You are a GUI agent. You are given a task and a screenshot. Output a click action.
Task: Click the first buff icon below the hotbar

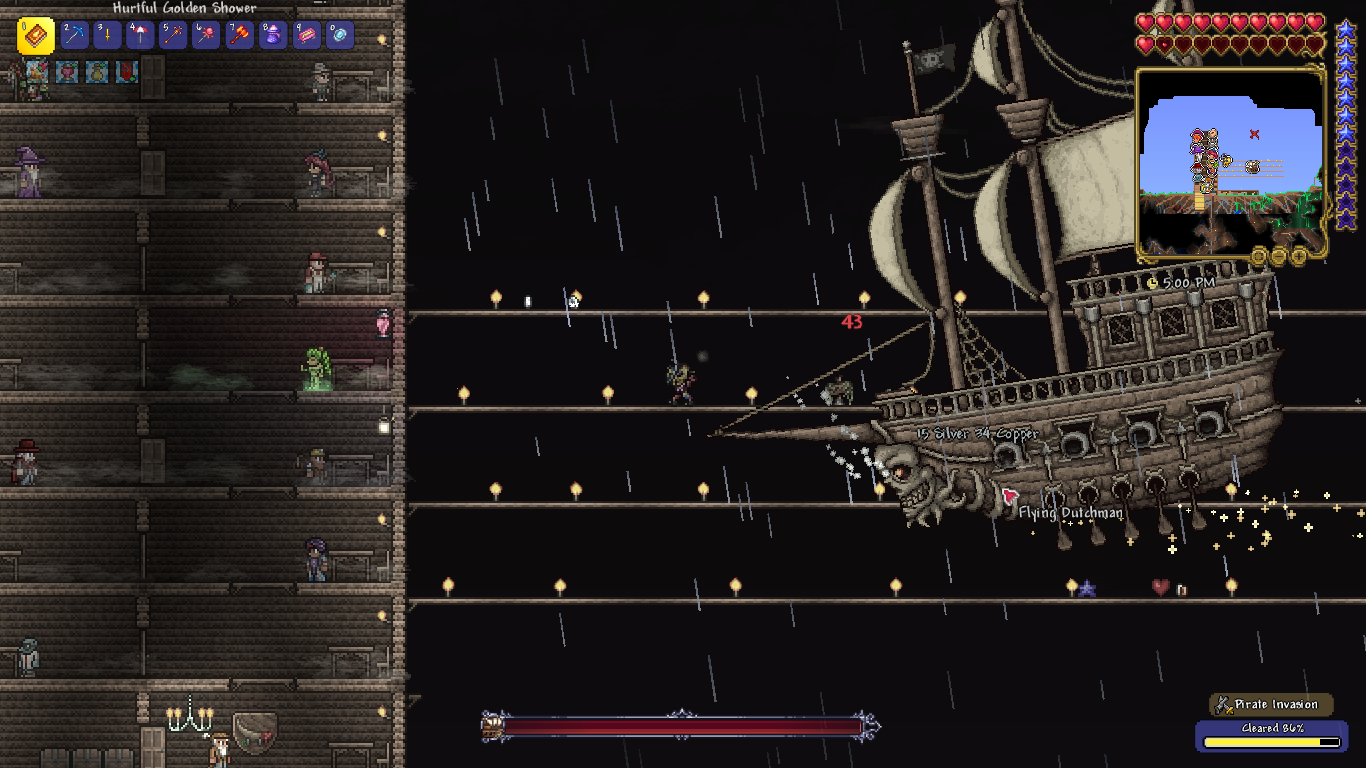coord(38,71)
